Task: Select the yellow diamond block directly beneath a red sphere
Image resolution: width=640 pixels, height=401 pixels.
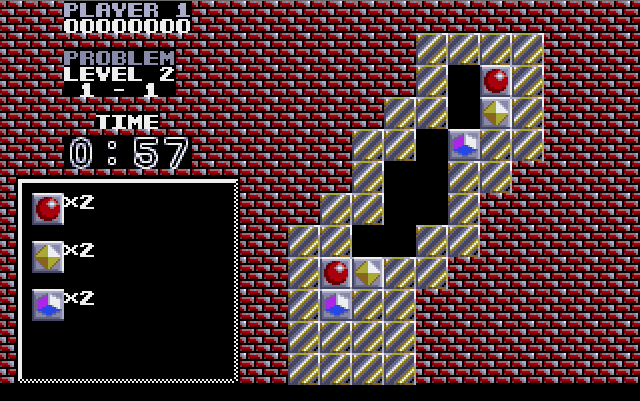Action: pyautogui.click(x=496, y=113)
